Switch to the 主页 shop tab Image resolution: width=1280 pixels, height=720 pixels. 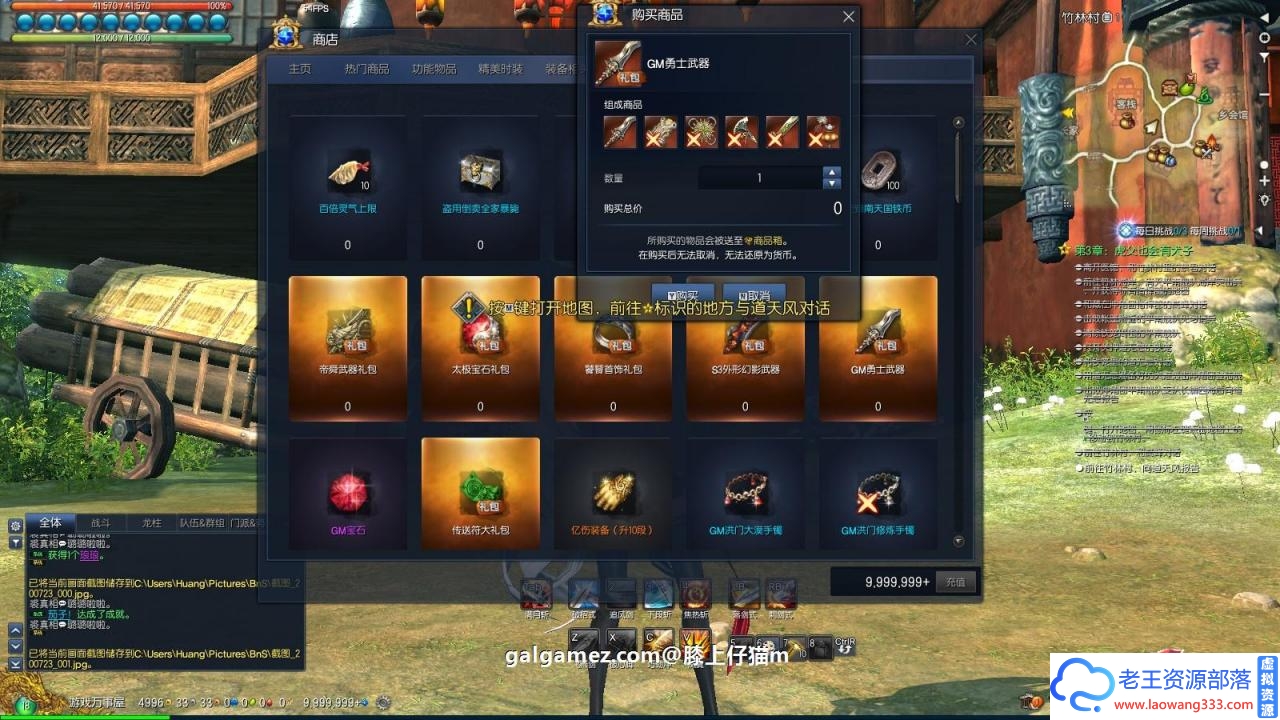click(x=300, y=69)
